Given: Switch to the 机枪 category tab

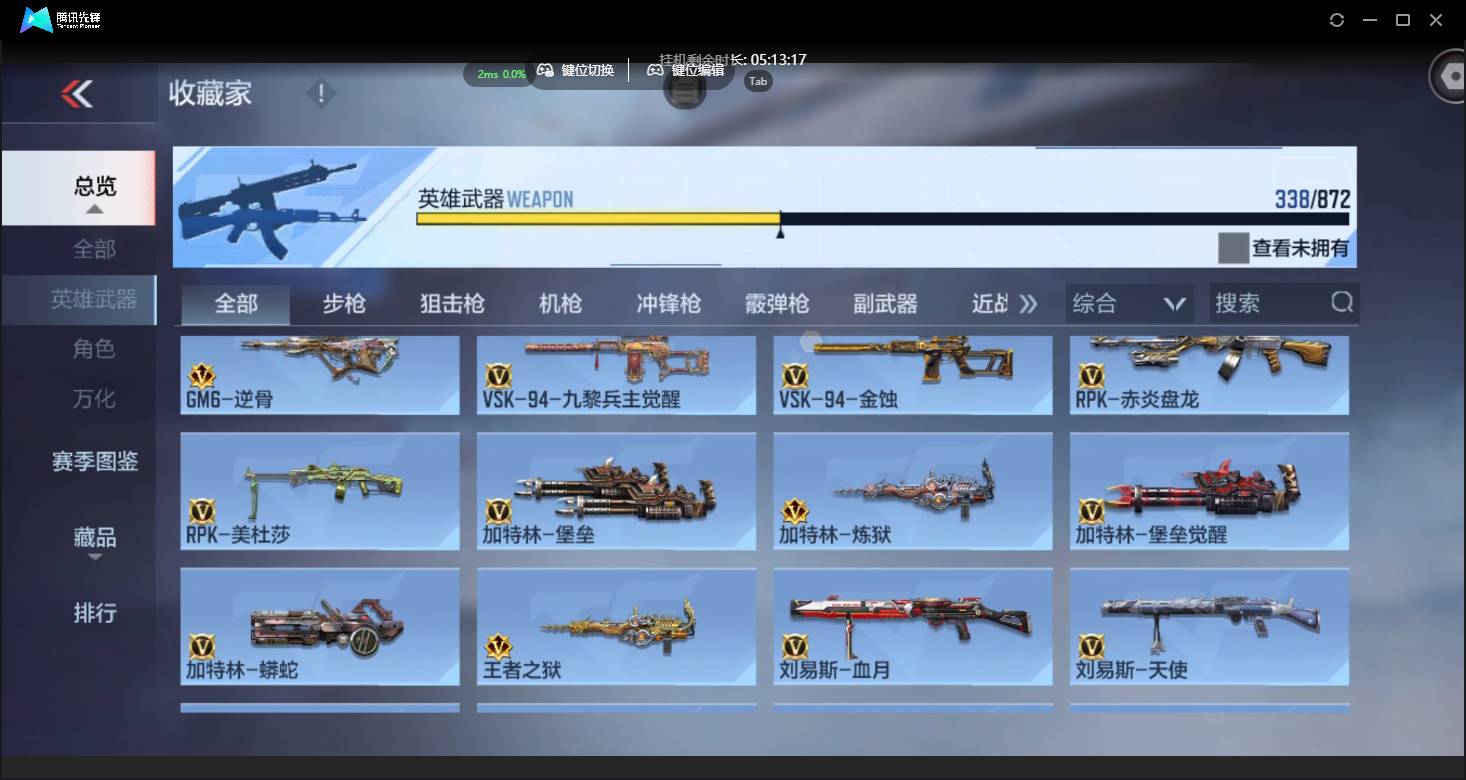Looking at the screenshot, I should point(560,303).
